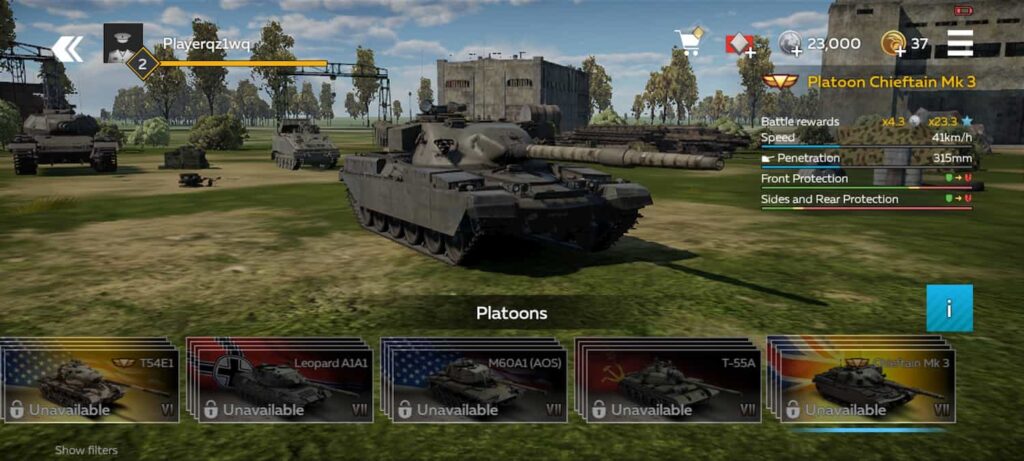Image resolution: width=1024 pixels, height=461 pixels.
Task: Go back using the double-chevron arrow
Action: 67,48
